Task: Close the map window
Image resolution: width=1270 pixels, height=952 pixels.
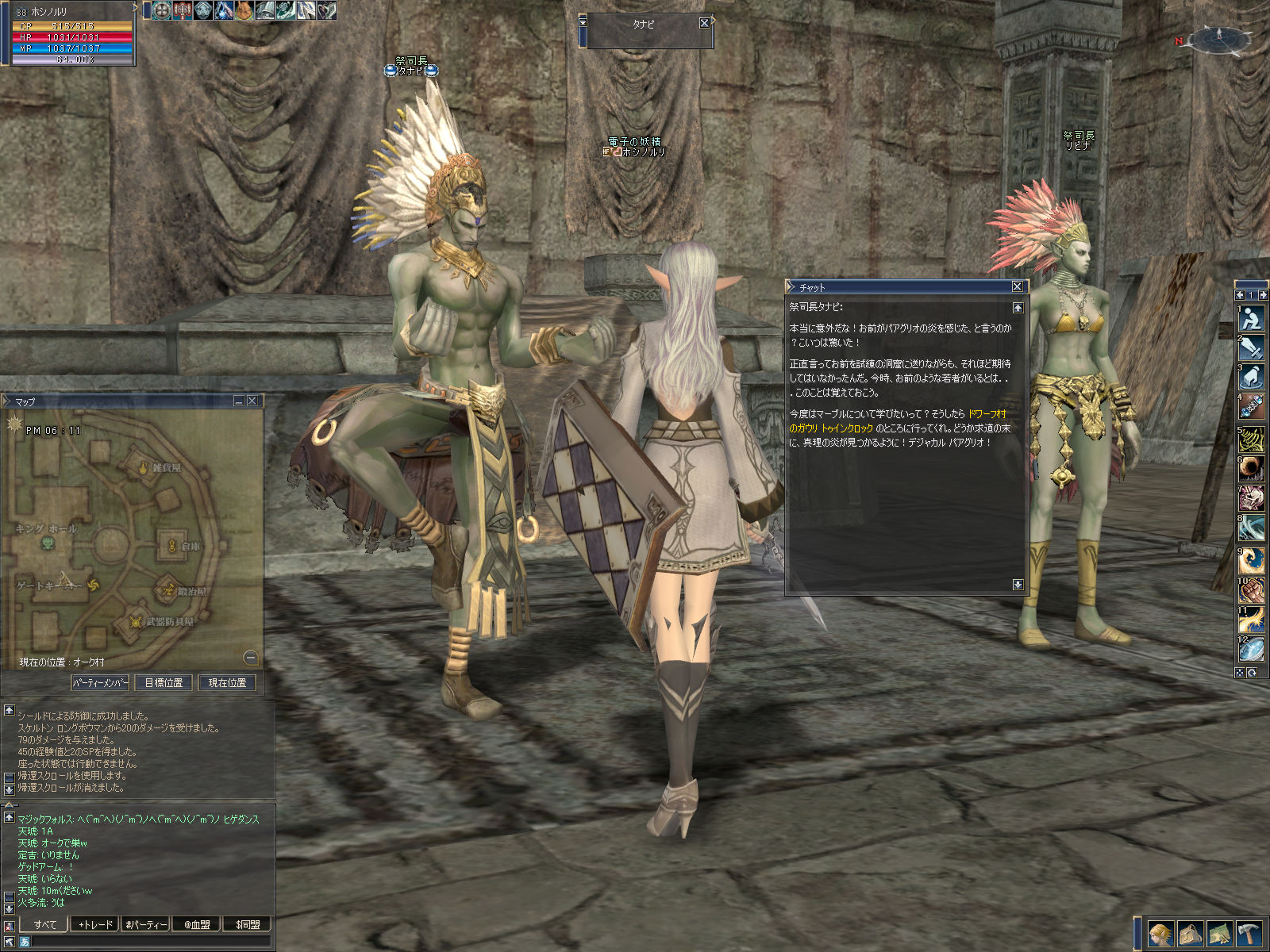Action: (x=252, y=401)
